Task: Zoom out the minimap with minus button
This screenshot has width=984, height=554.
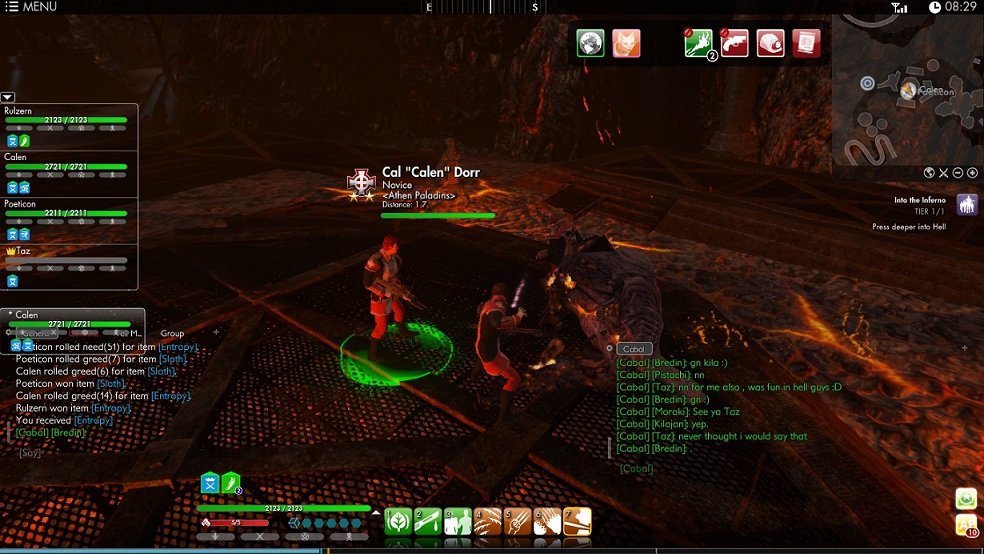Action: (958, 173)
